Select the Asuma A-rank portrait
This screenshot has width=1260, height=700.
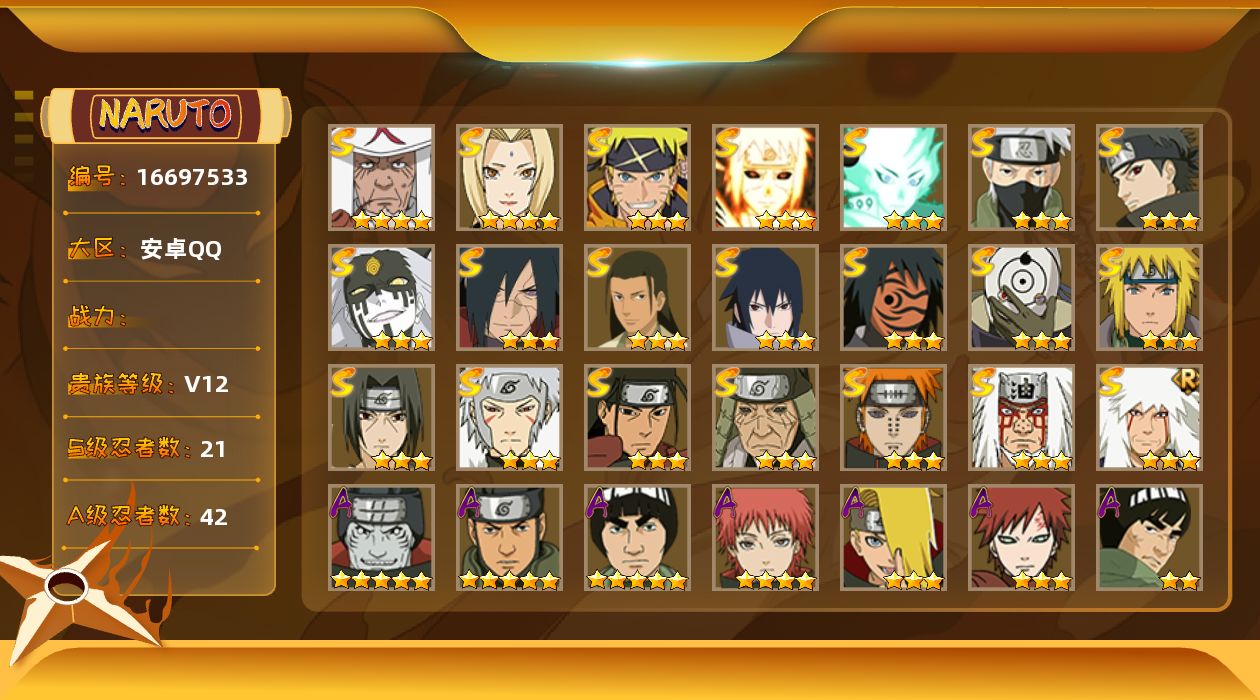click(509, 537)
